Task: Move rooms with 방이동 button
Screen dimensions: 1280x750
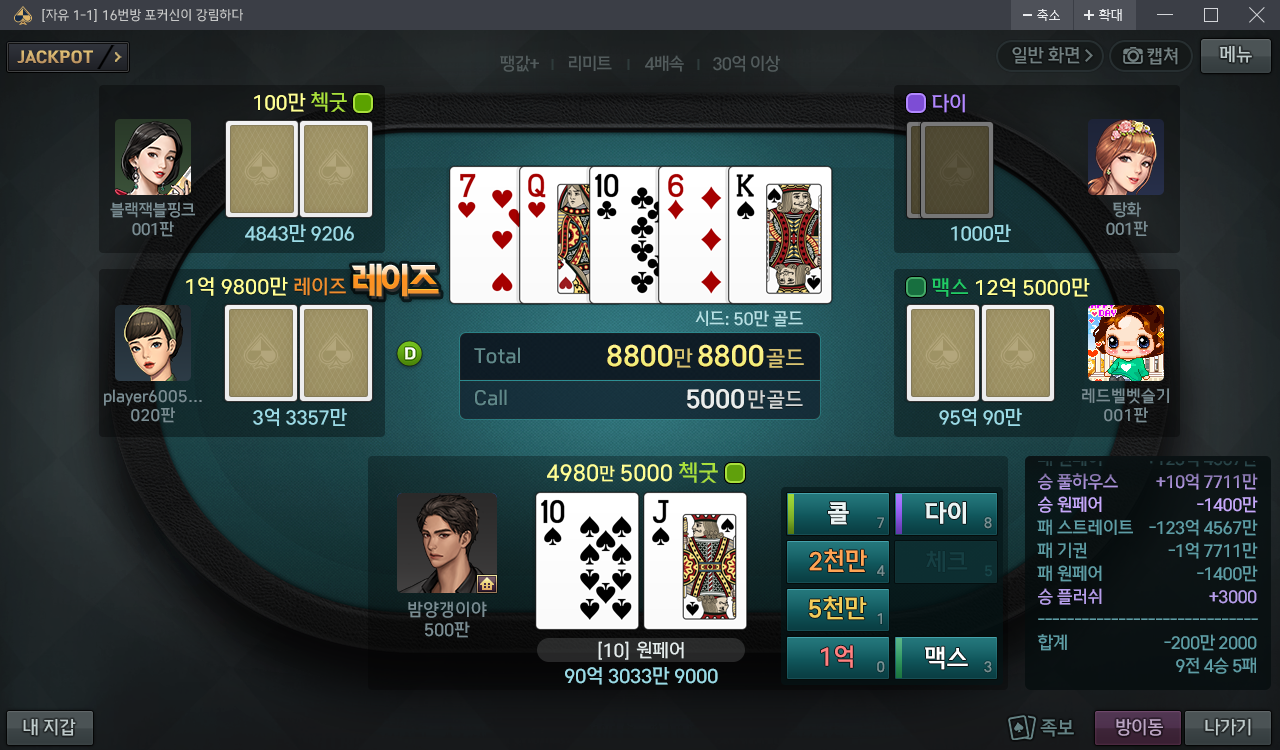Action: [x=1138, y=727]
